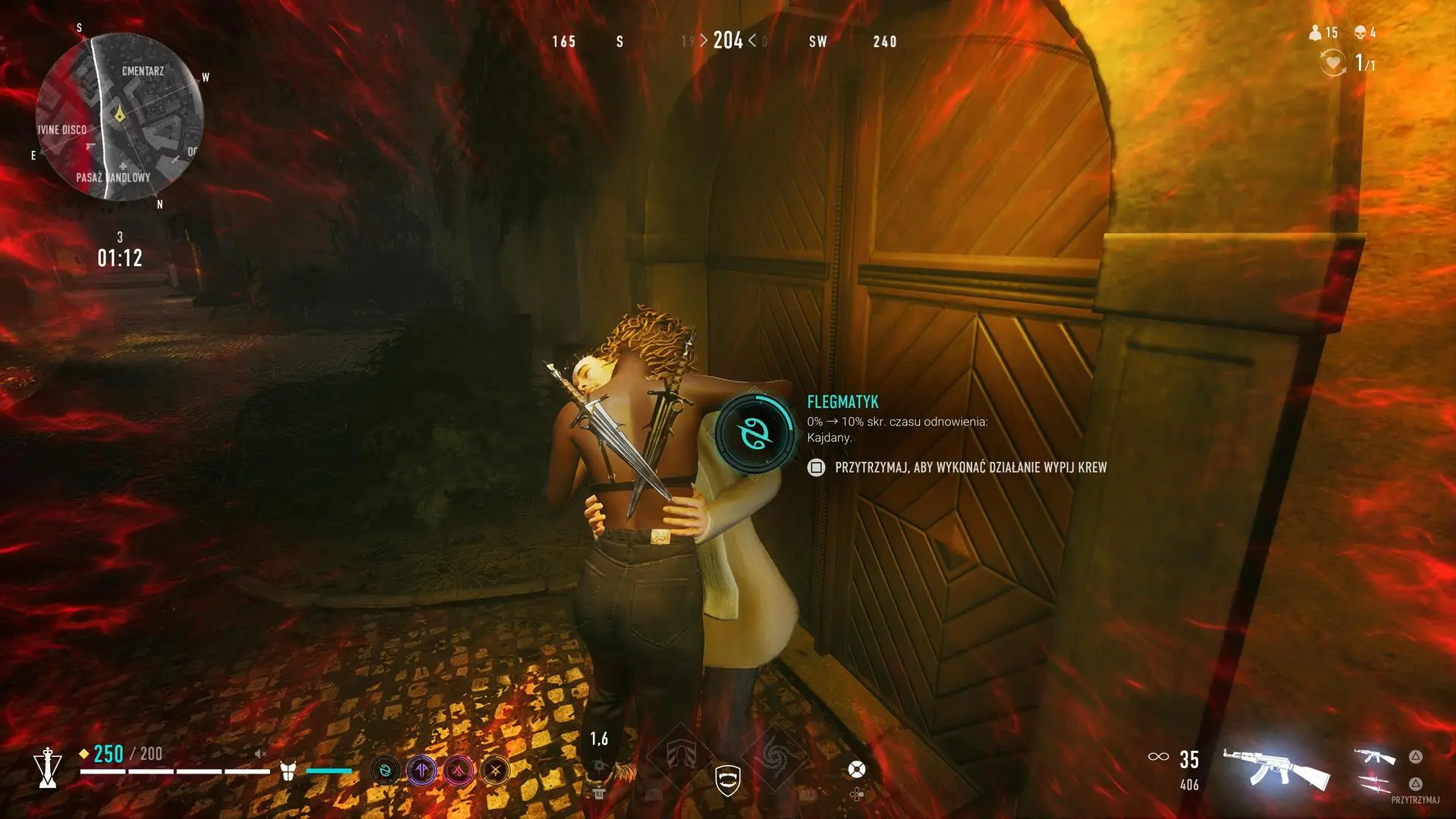Click the chess king emblem icon
The width and height of the screenshot is (1456, 819).
point(48,767)
